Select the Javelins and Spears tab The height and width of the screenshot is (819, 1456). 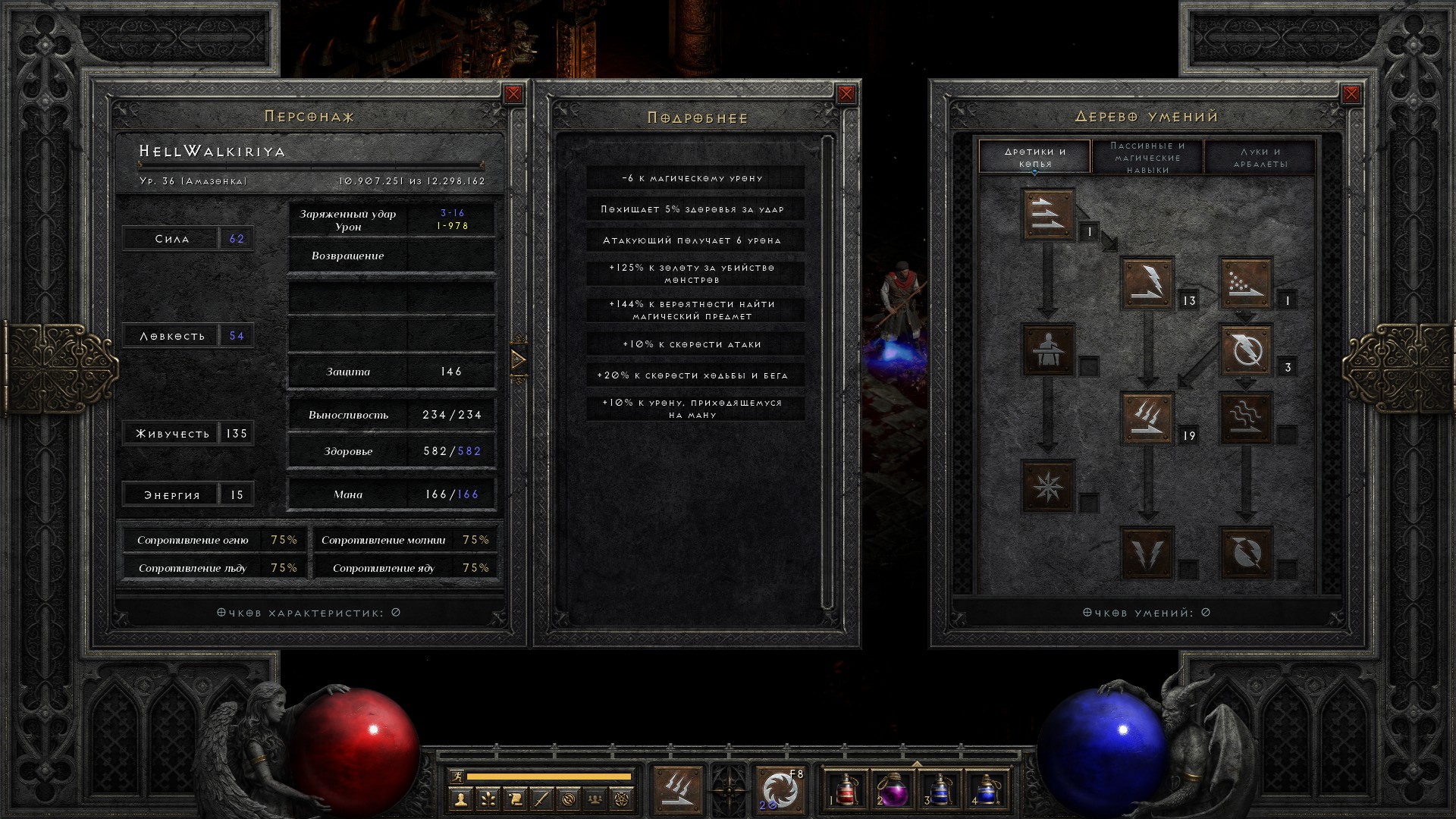(x=1034, y=157)
